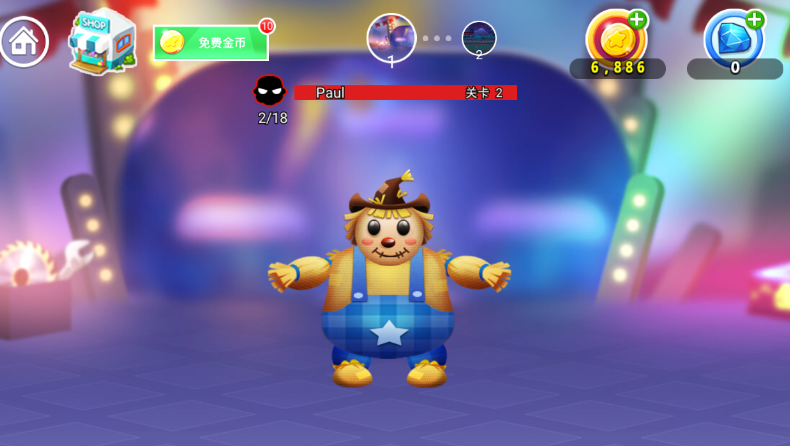This screenshot has width=790, height=446.
Task: Buy more blue gems with plus button
Action: click(755, 20)
